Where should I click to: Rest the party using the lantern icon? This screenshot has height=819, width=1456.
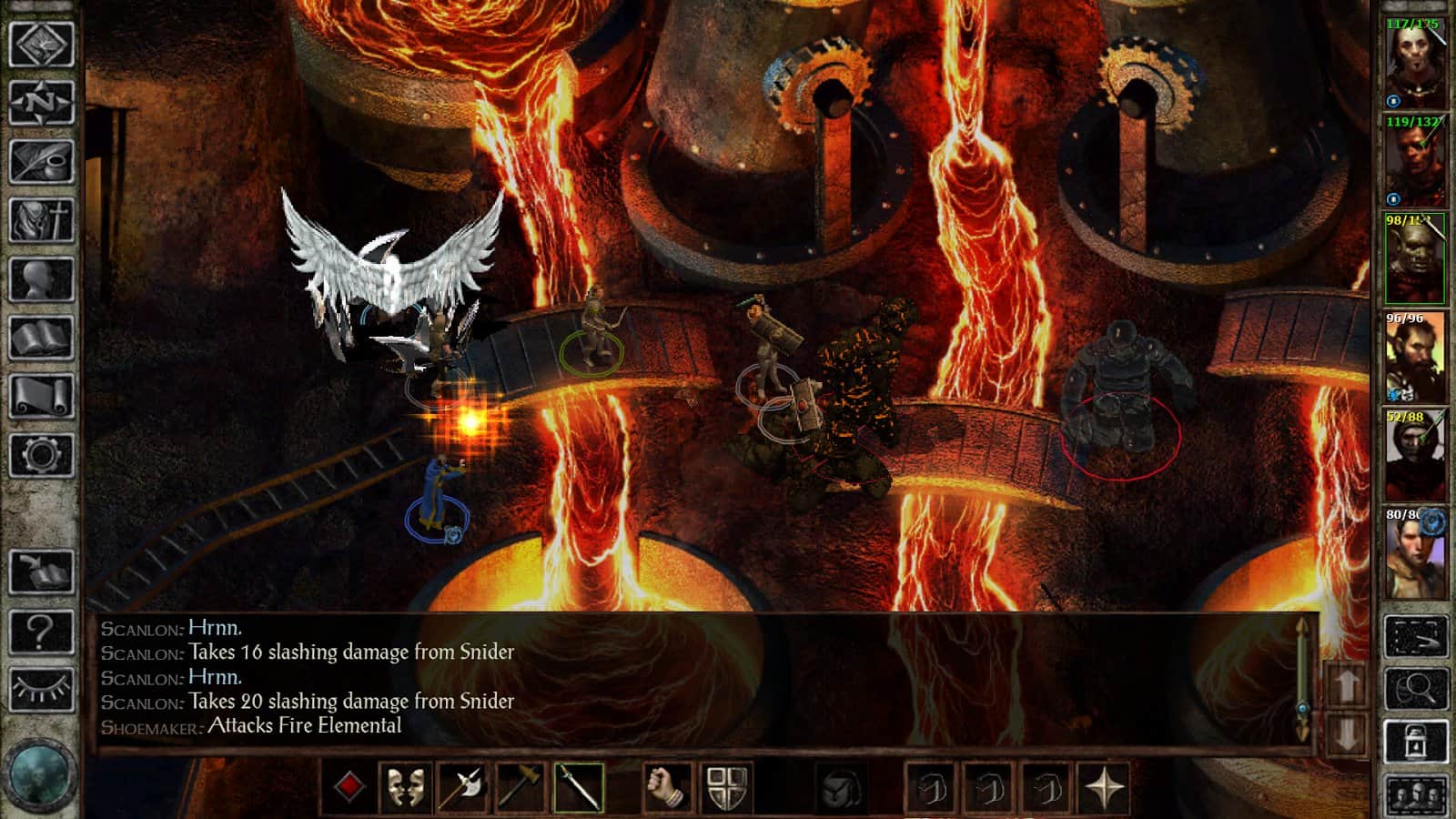pyautogui.click(x=1415, y=739)
